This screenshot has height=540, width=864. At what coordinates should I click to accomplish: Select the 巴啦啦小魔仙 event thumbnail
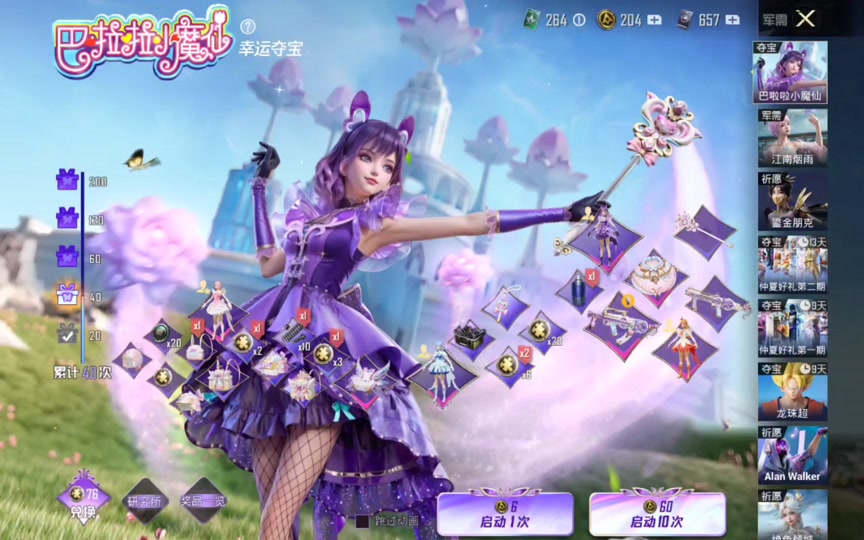(x=790, y=72)
